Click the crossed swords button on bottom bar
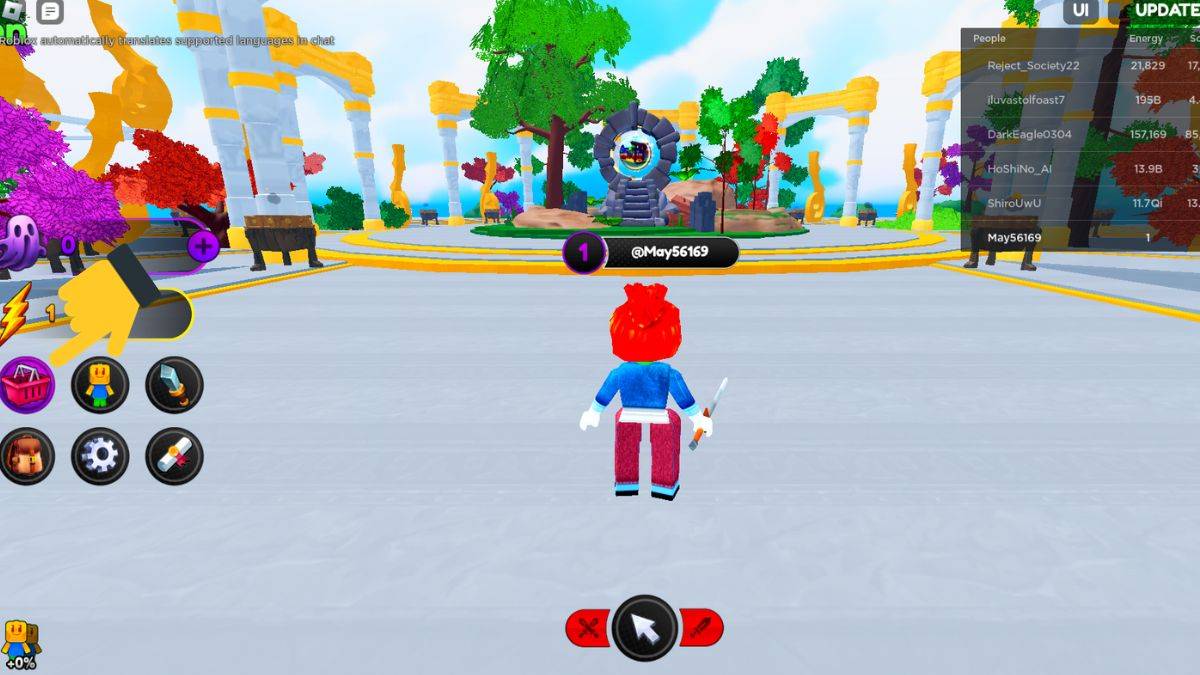Screen dimensions: 1200x675 tap(589, 628)
